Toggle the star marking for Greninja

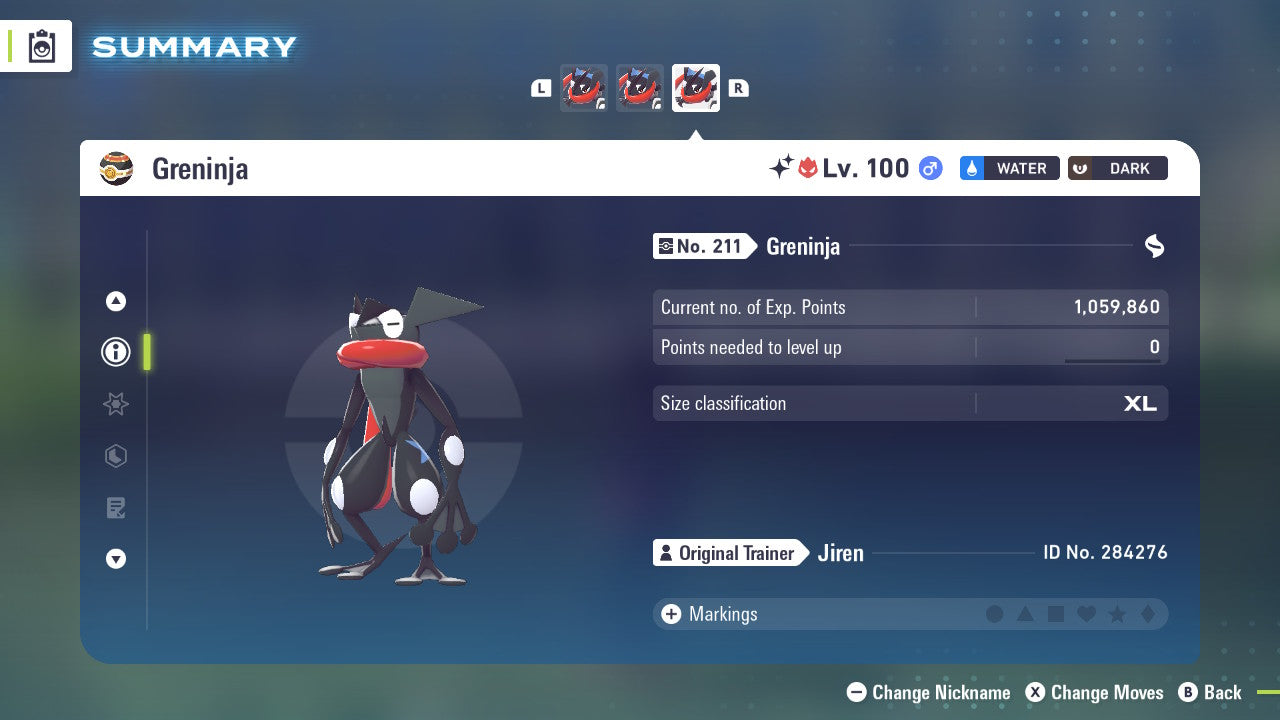[x=1117, y=614]
